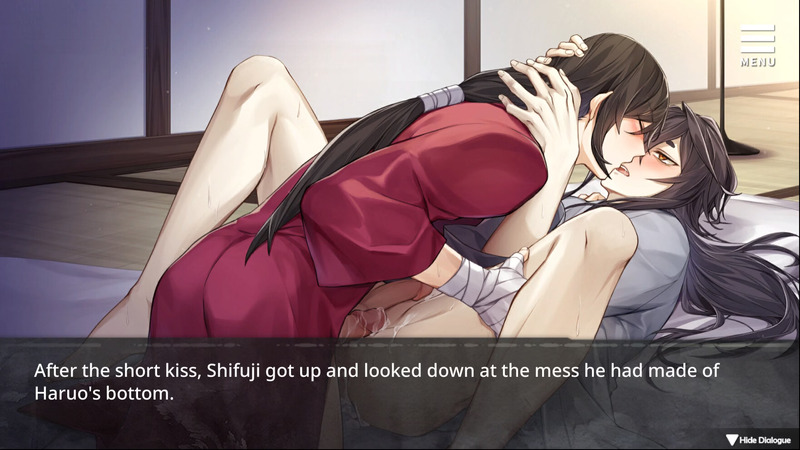Toggle Hide Dialogue
The image size is (800, 450).
(760, 439)
